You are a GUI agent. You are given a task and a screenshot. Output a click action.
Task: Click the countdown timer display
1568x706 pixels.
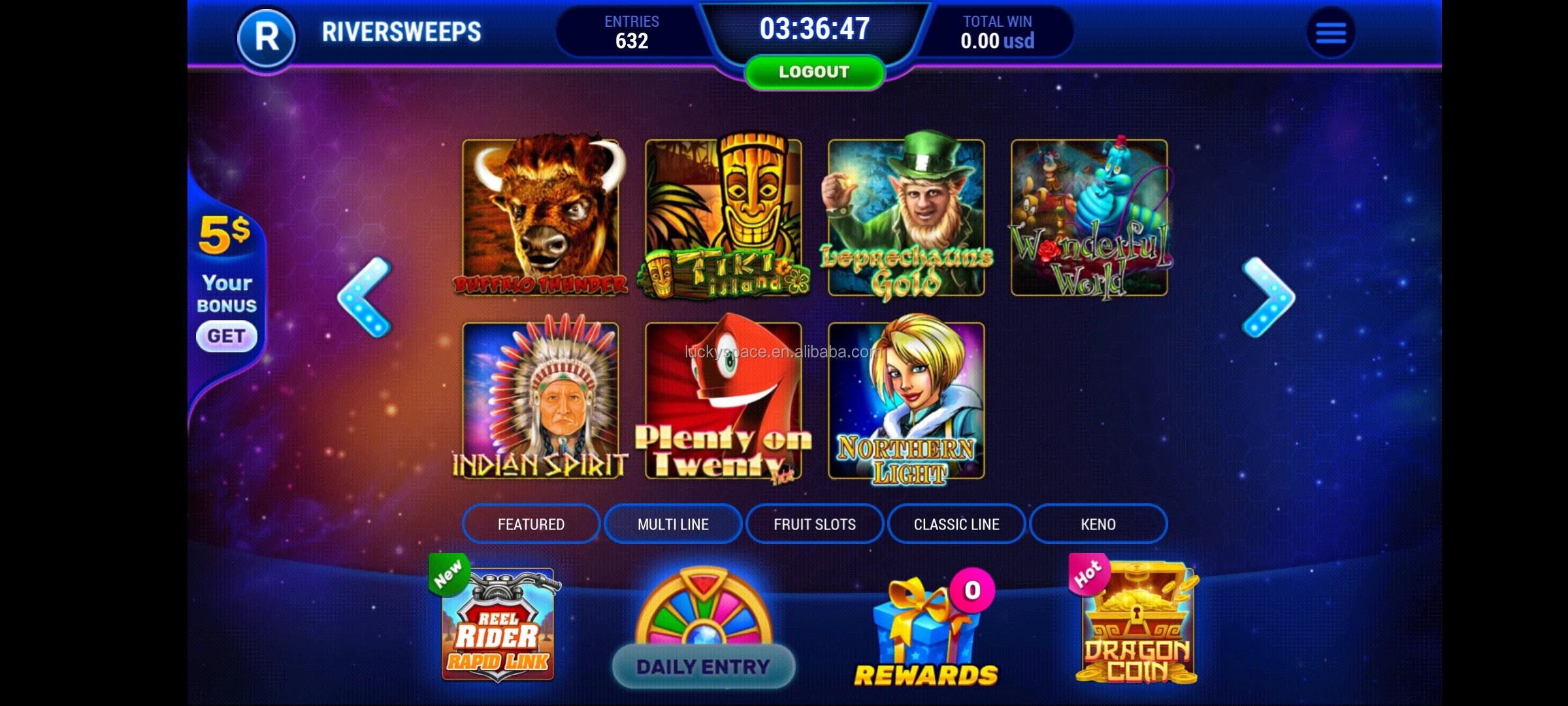(813, 29)
